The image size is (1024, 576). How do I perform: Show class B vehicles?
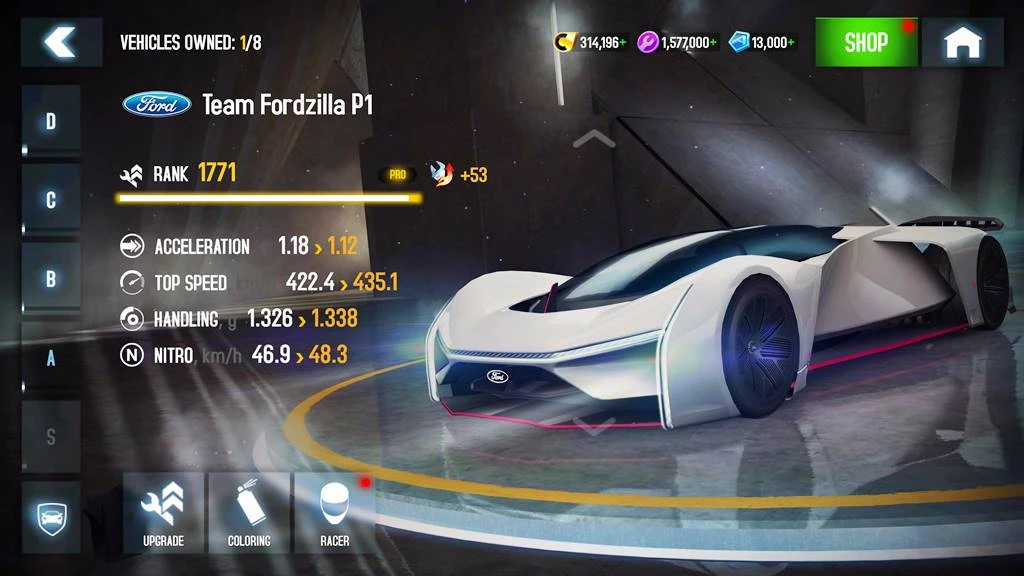(51, 279)
